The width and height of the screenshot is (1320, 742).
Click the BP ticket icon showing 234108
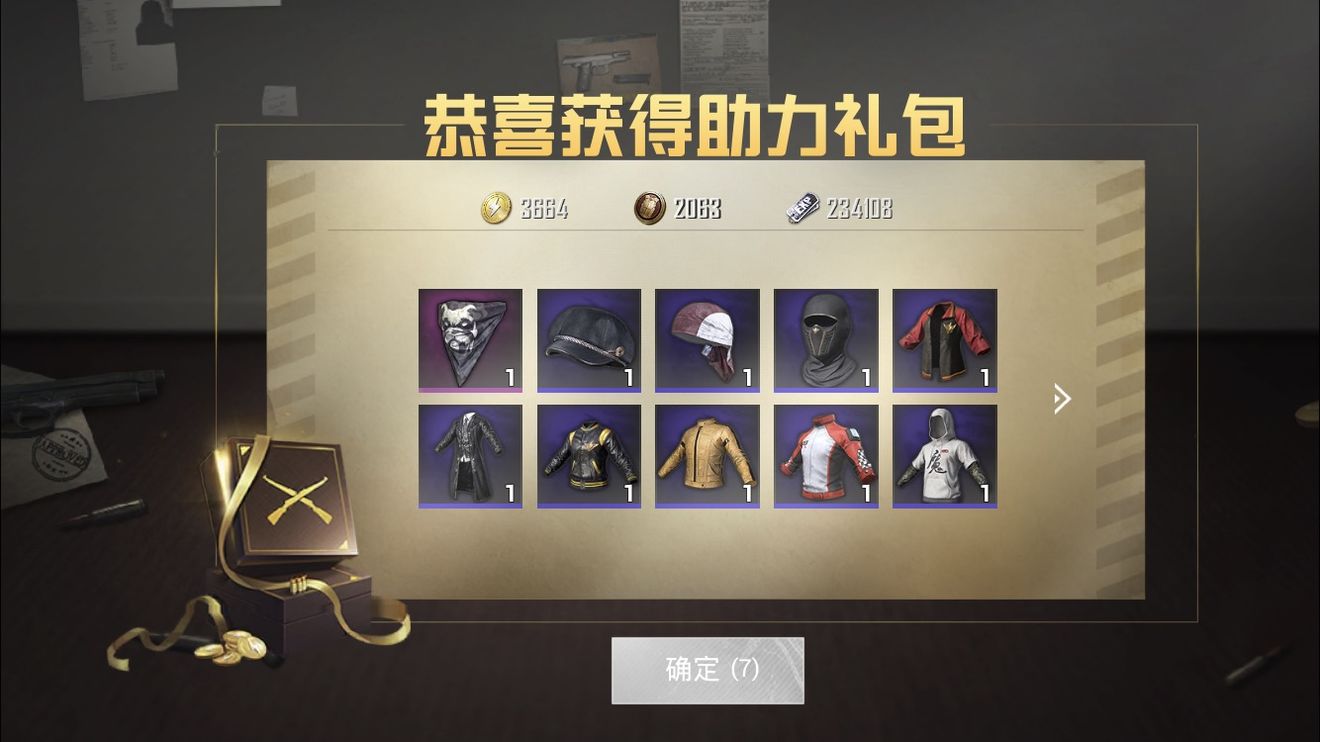click(801, 208)
